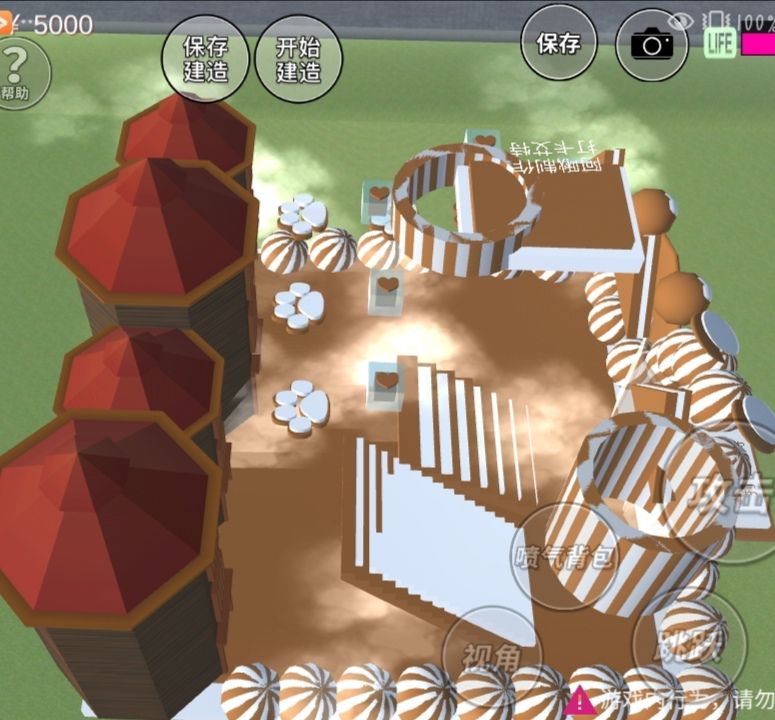Switch camera with the 视角 button
Viewport: 775px width, 720px height.
[x=492, y=657]
